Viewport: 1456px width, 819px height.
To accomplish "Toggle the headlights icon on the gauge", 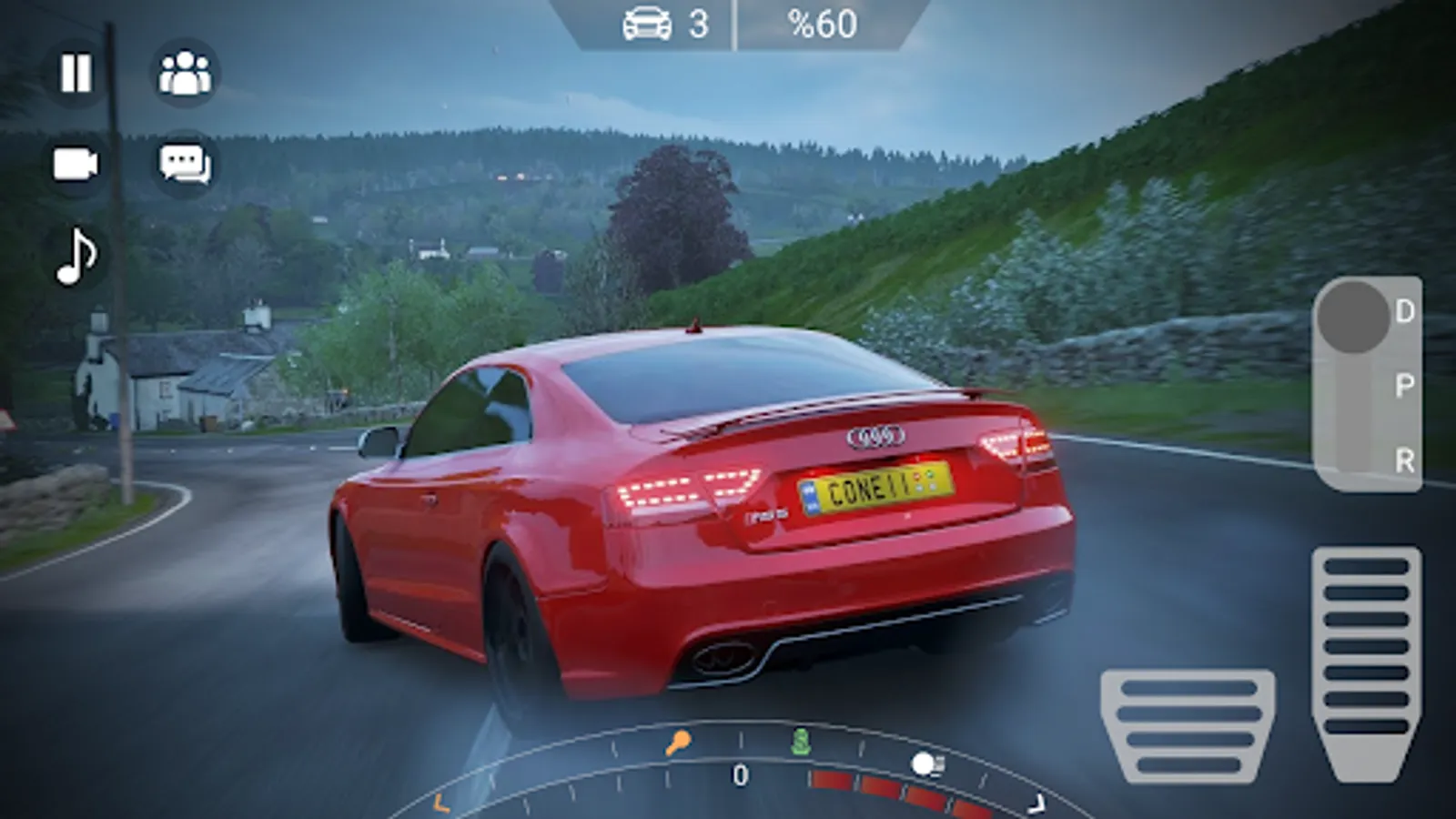I will [927, 764].
